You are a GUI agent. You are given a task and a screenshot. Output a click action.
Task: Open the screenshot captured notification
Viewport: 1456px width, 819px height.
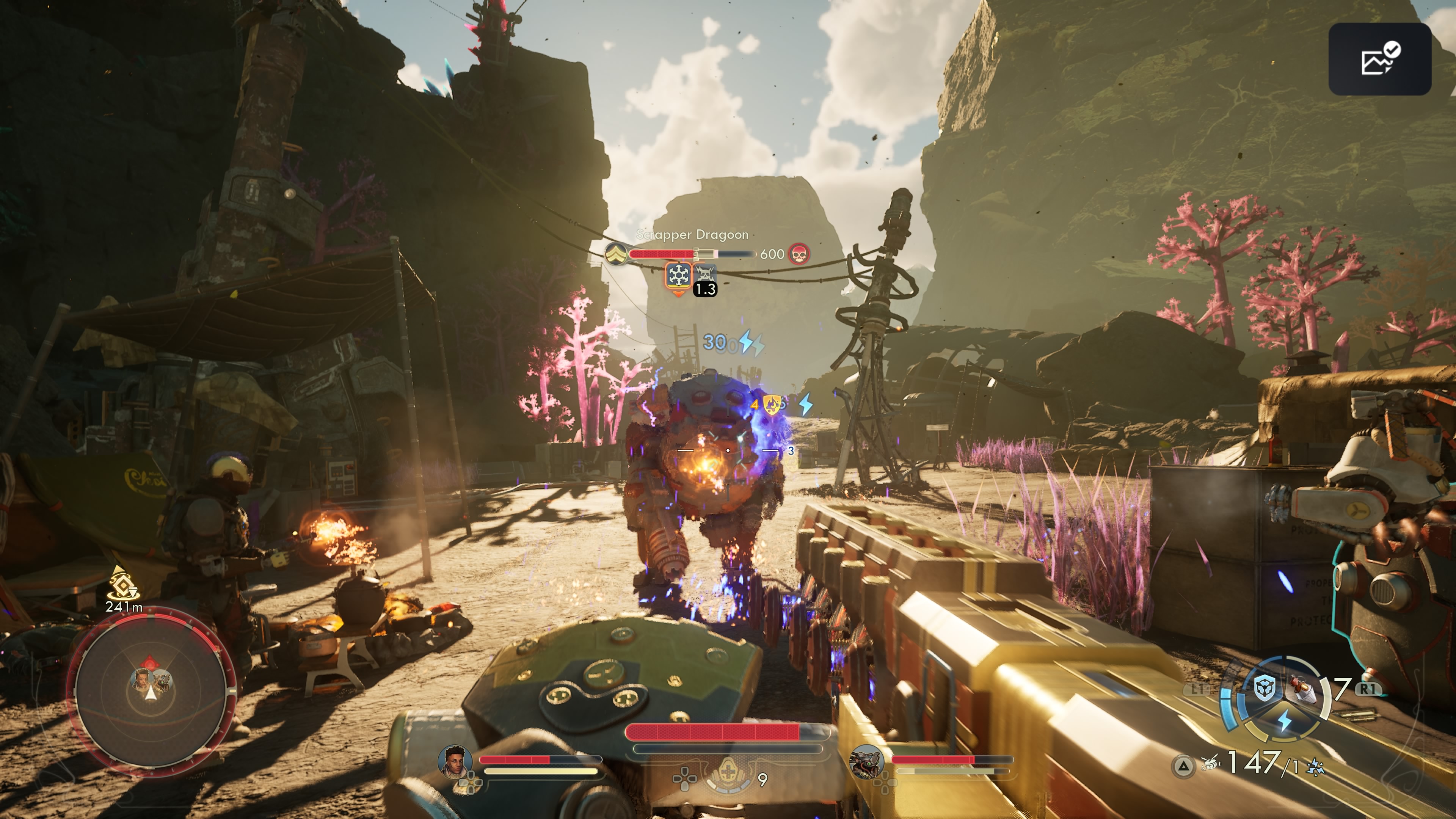tap(1379, 59)
